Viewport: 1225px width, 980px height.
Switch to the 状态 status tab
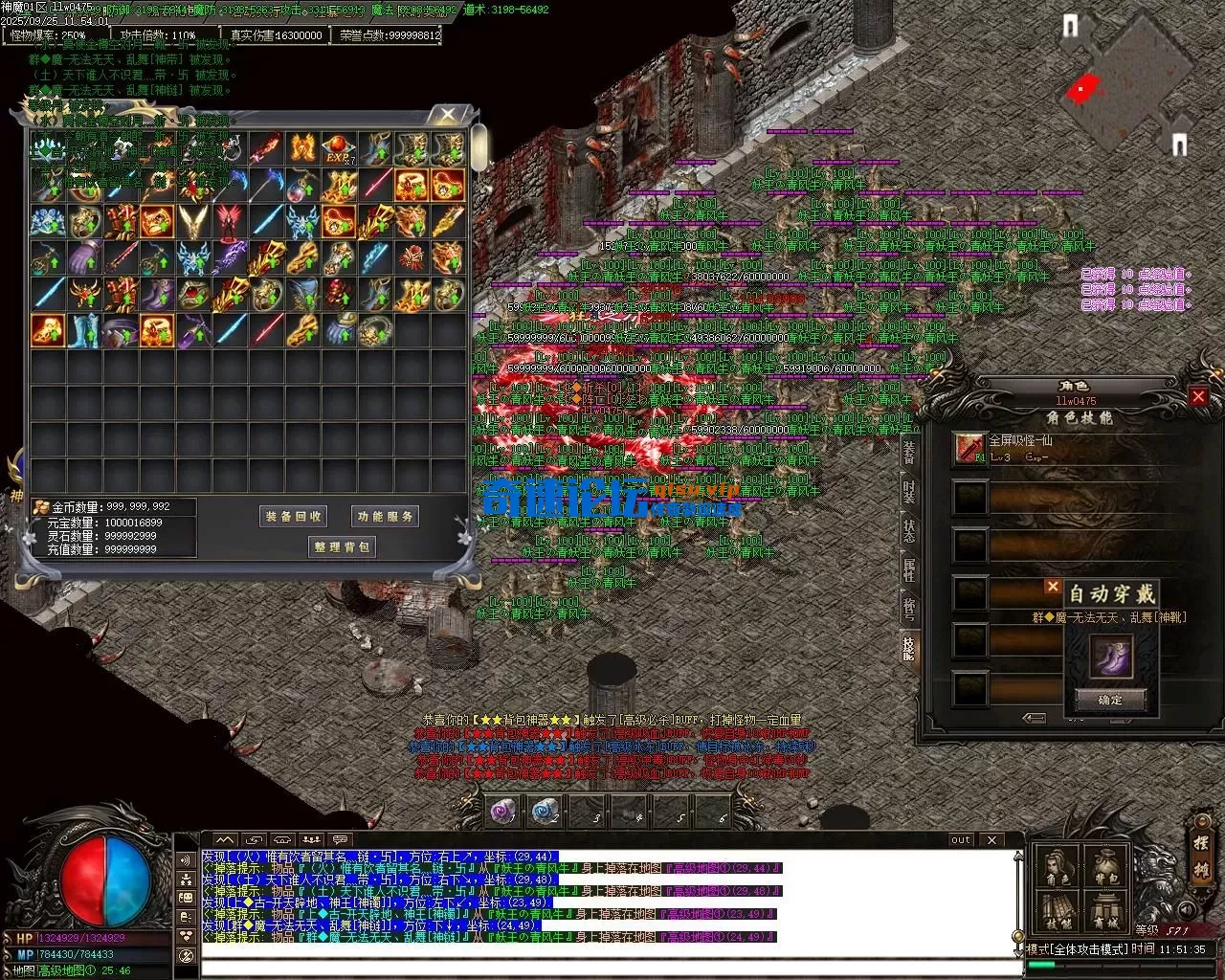click(909, 529)
